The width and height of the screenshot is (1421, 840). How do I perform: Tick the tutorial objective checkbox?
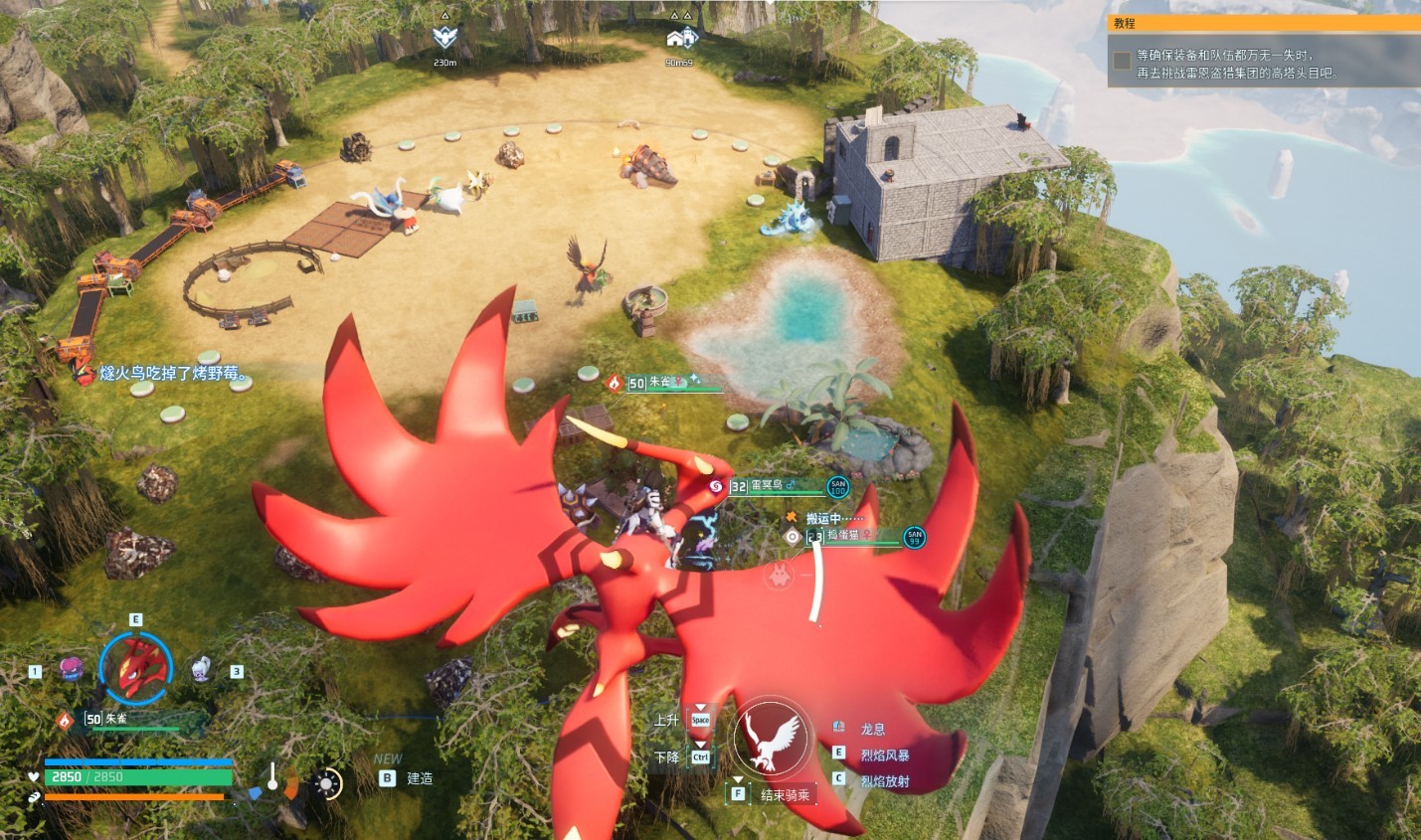click(x=1122, y=62)
